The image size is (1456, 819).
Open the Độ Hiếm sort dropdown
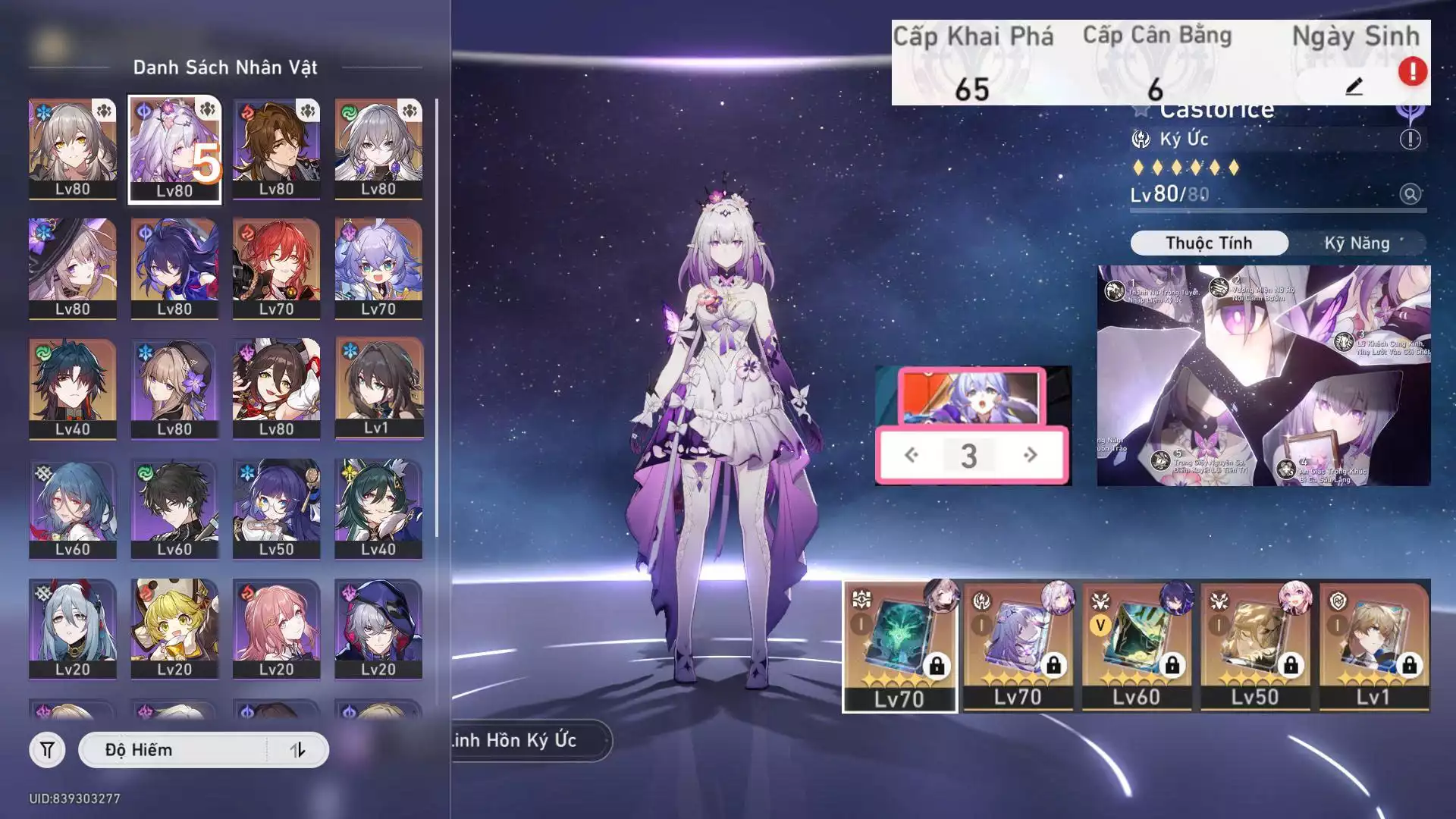pos(173,750)
